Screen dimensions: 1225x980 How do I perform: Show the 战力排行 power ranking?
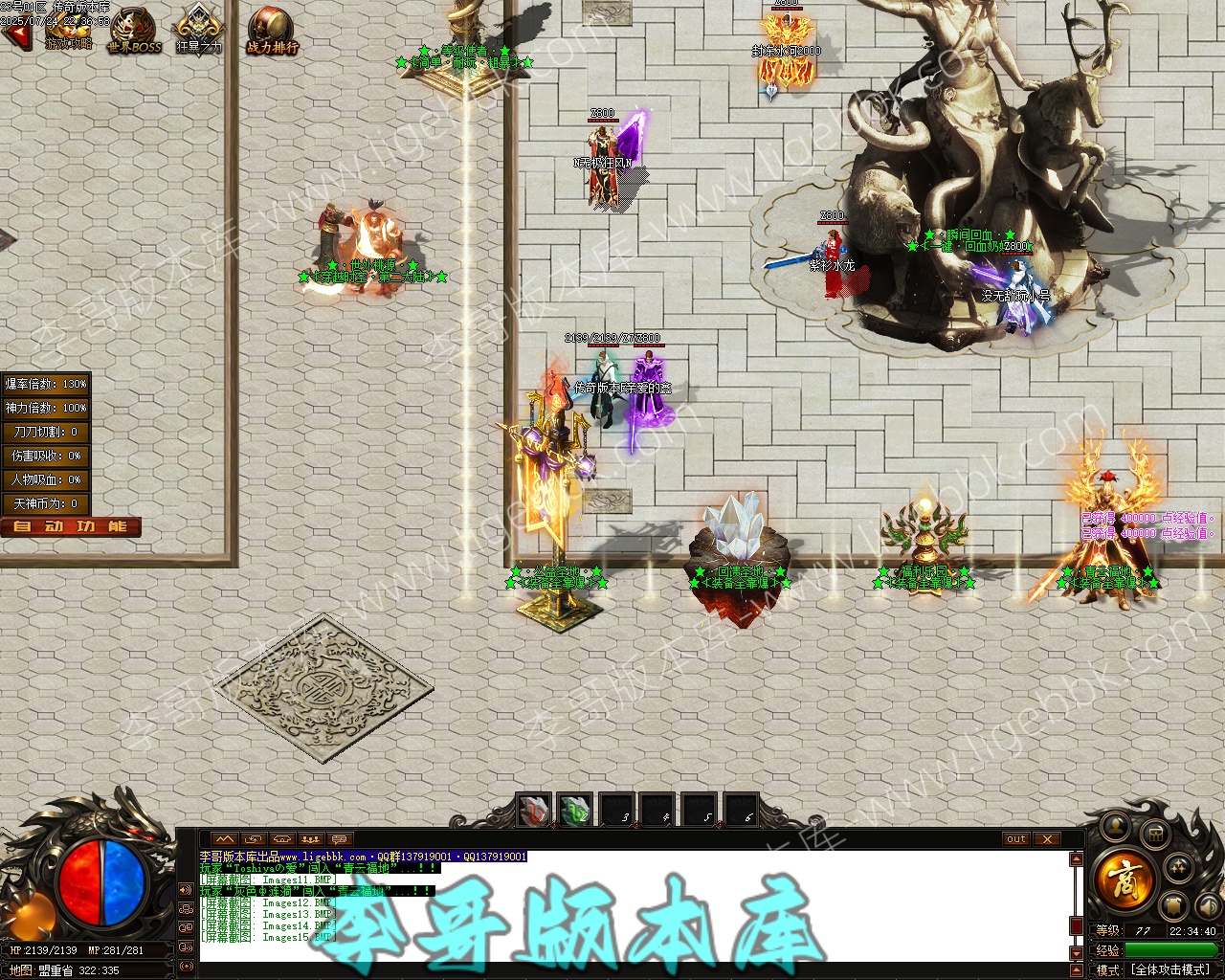tap(272, 31)
